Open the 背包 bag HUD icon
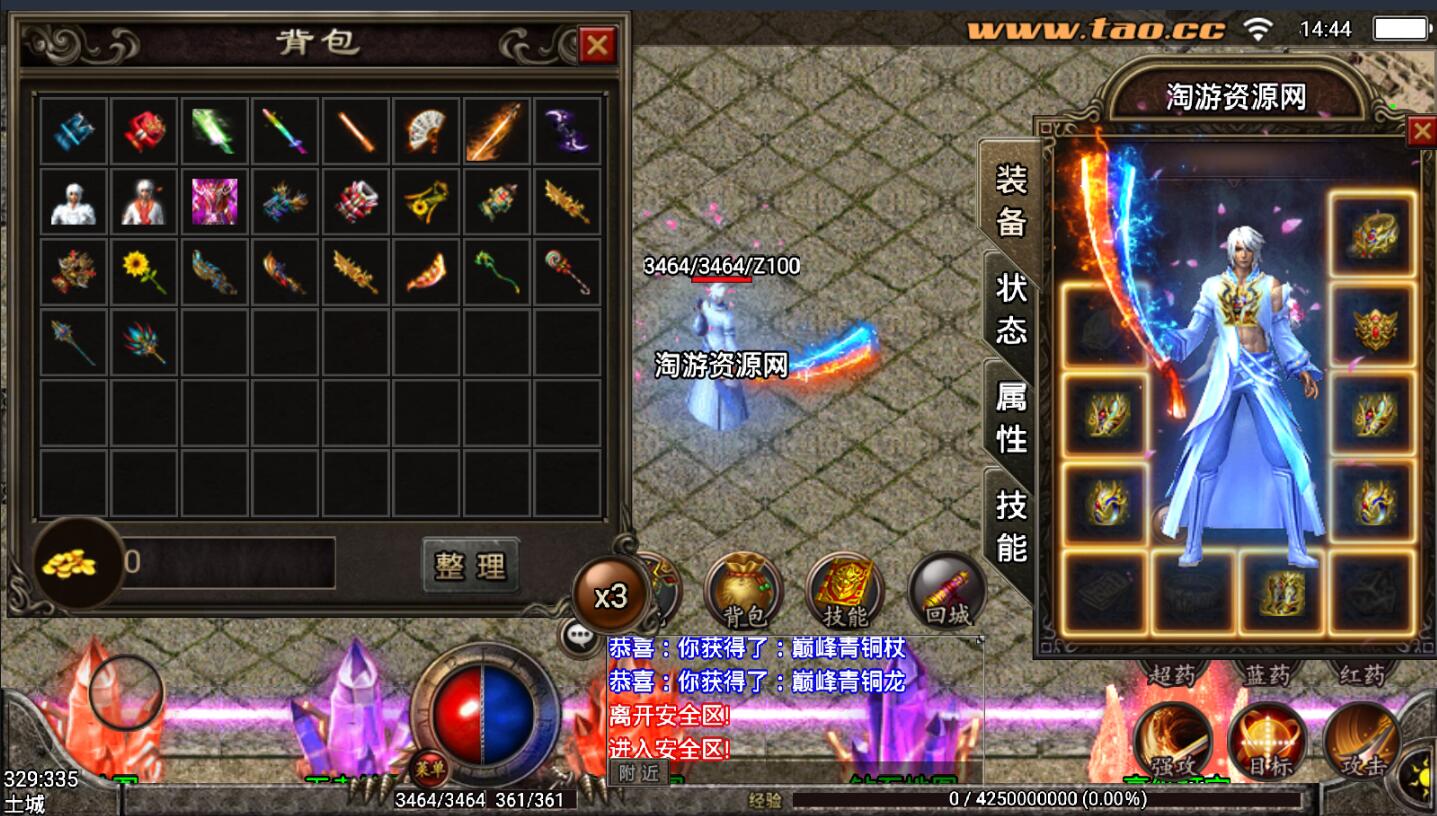Screen dimensions: 1437x816 743,591
